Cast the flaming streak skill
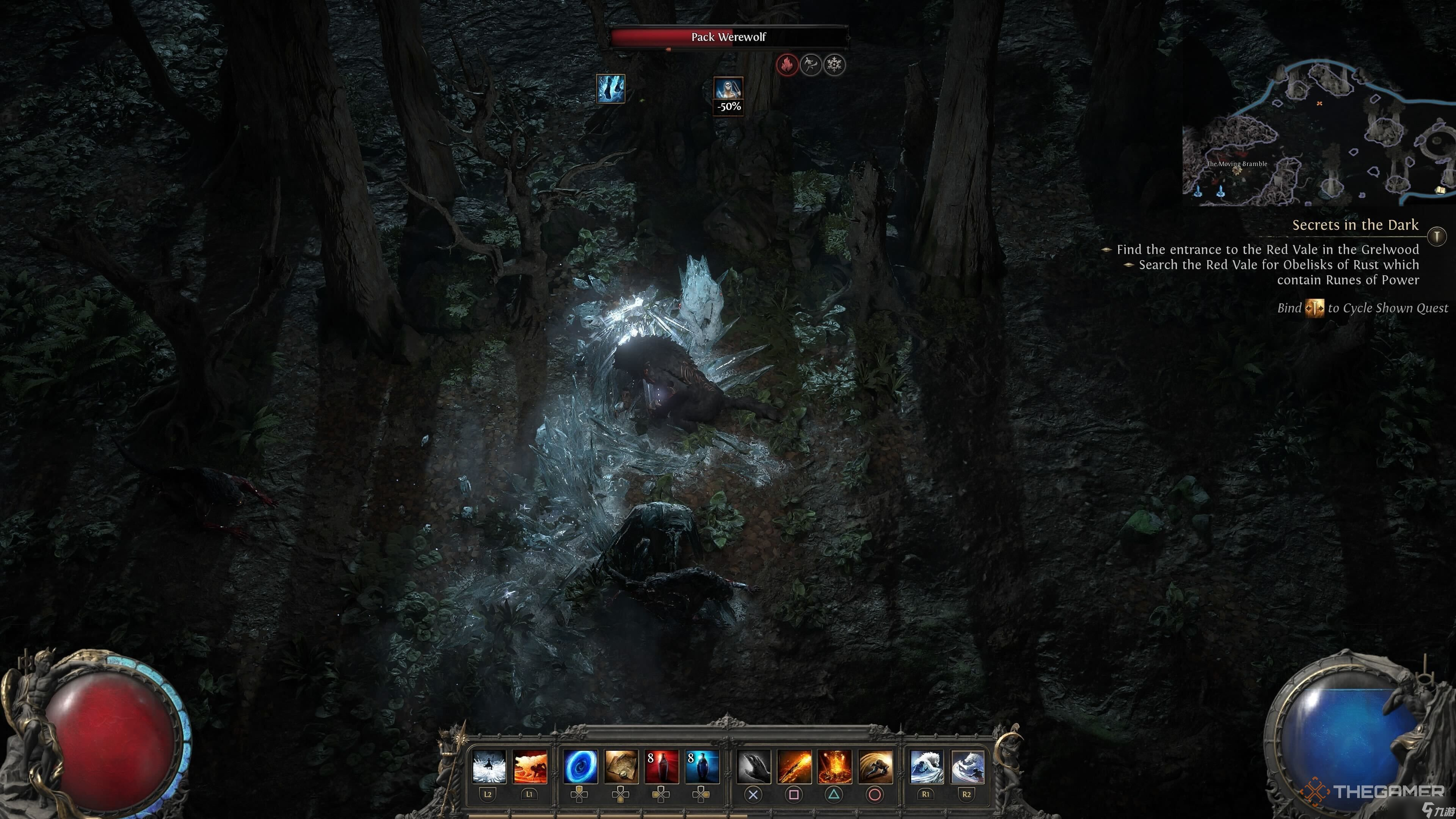The height and width of the screenshot is (819, 1456). [x=794, y=766]
